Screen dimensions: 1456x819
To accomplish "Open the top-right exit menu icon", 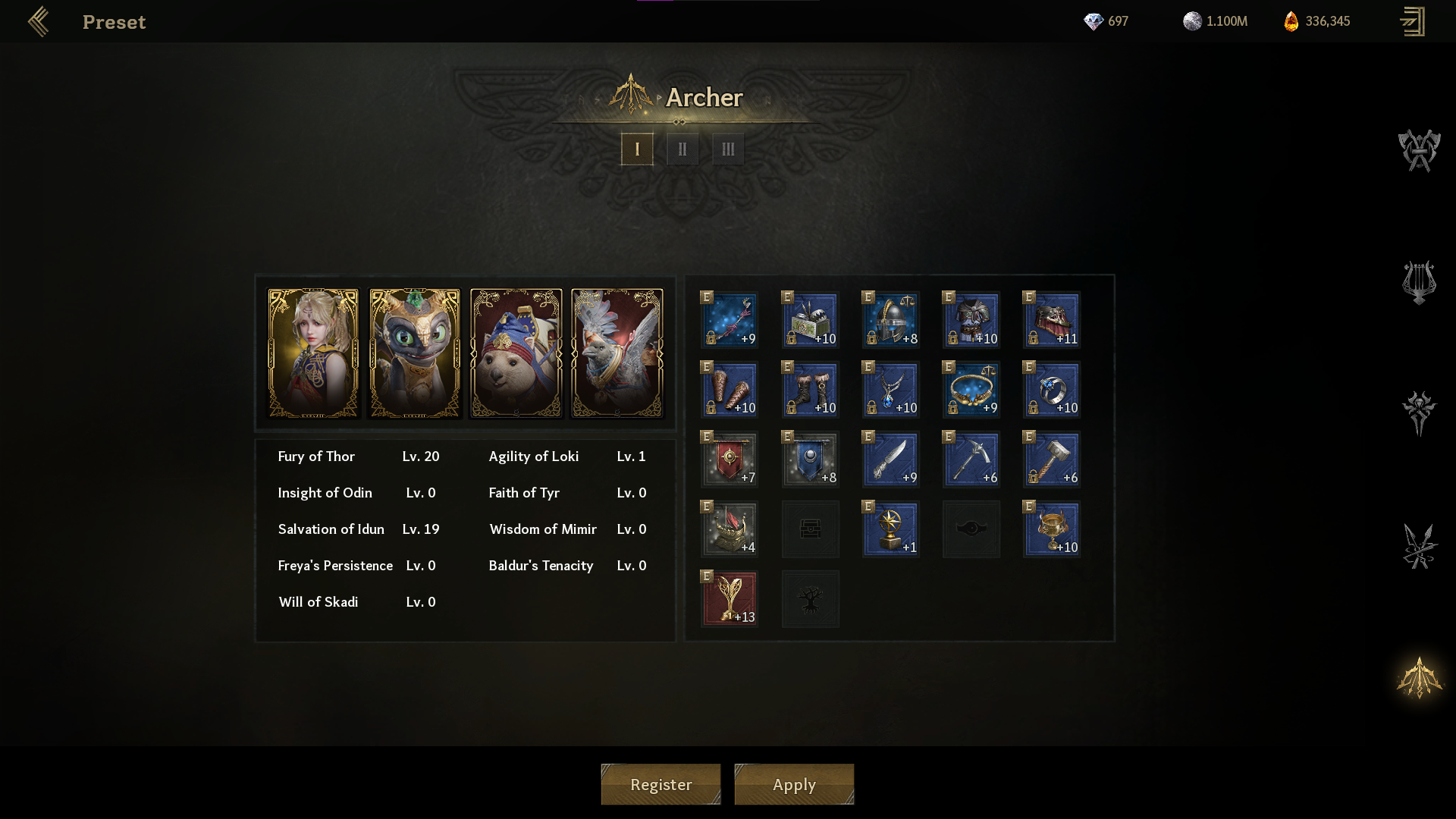I will (1412, 22).
